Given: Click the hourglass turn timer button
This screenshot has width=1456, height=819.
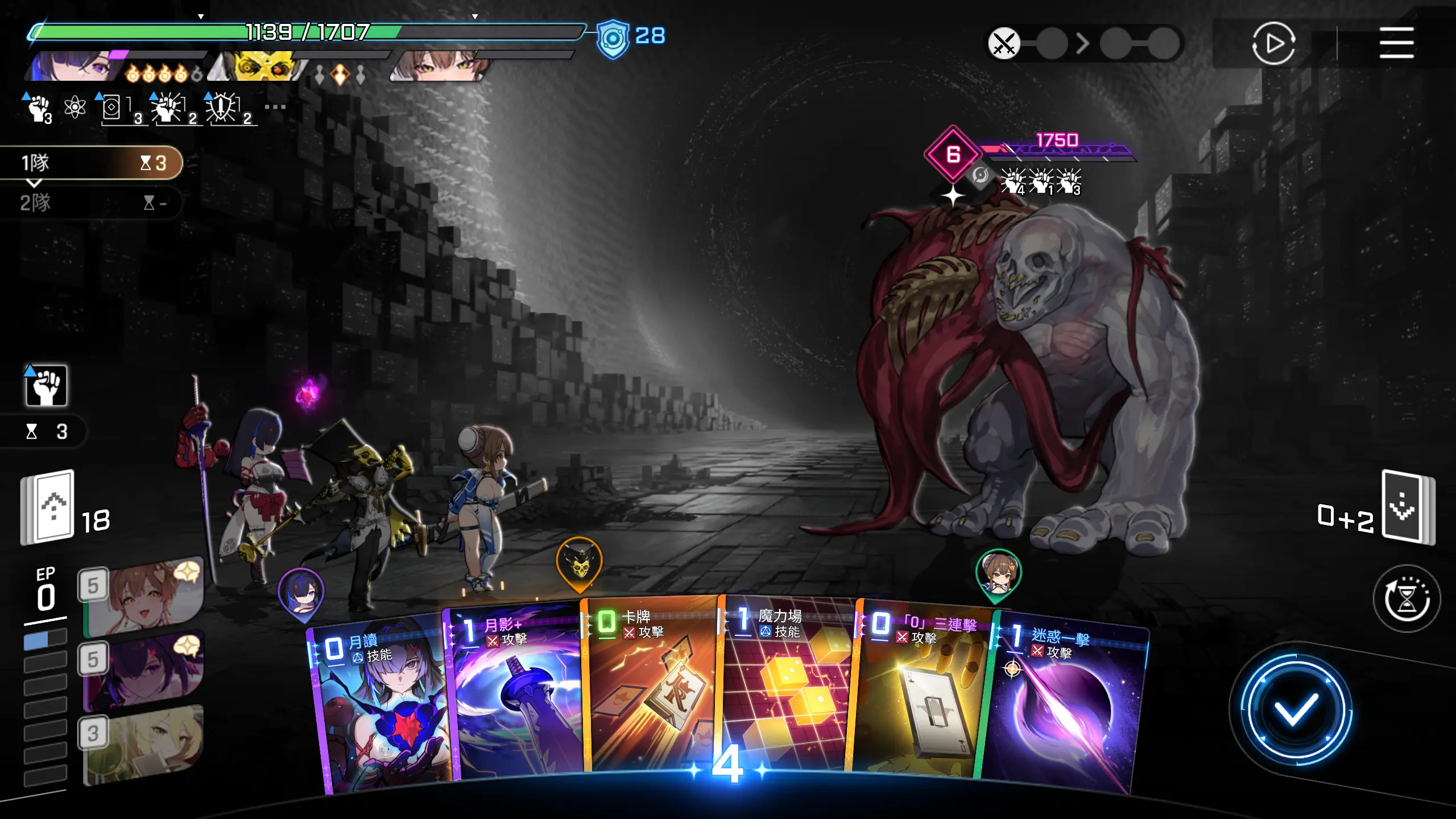Looking at the screenshot, I should 1407,598.
